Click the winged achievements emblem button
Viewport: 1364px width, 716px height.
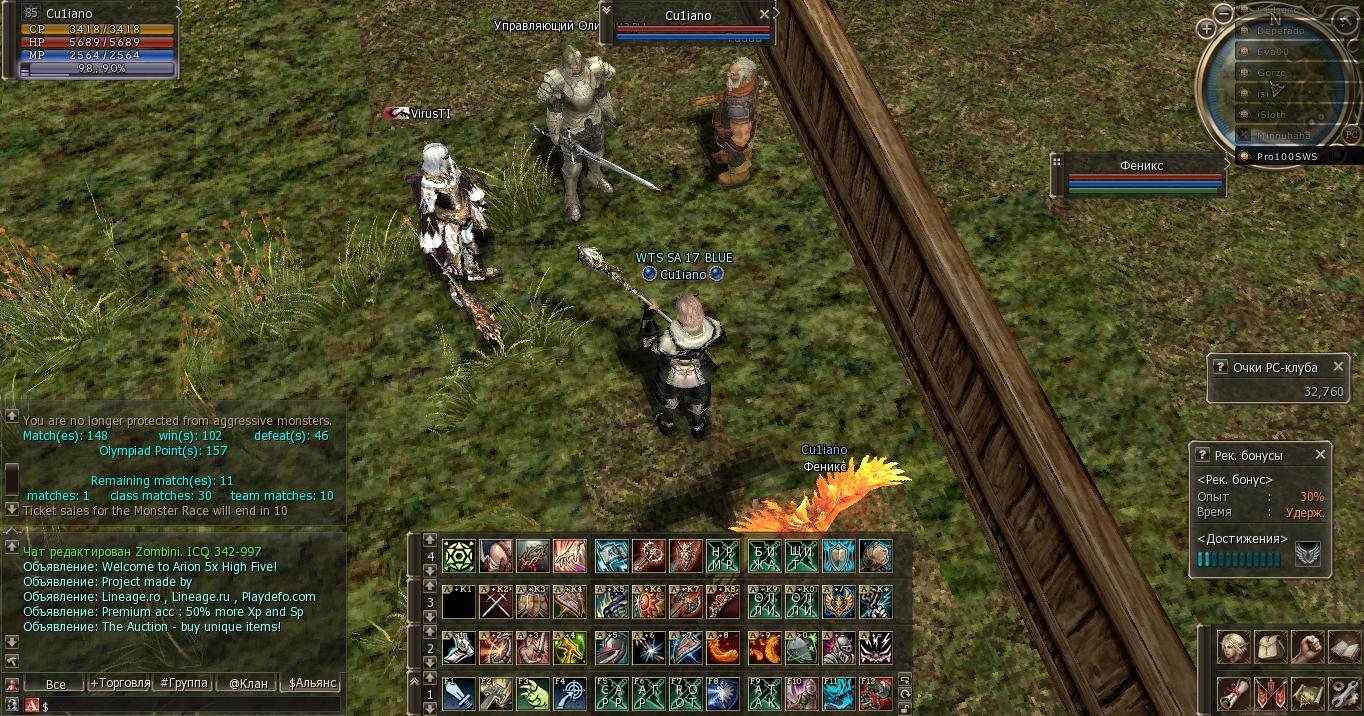tap(1307, 553)
